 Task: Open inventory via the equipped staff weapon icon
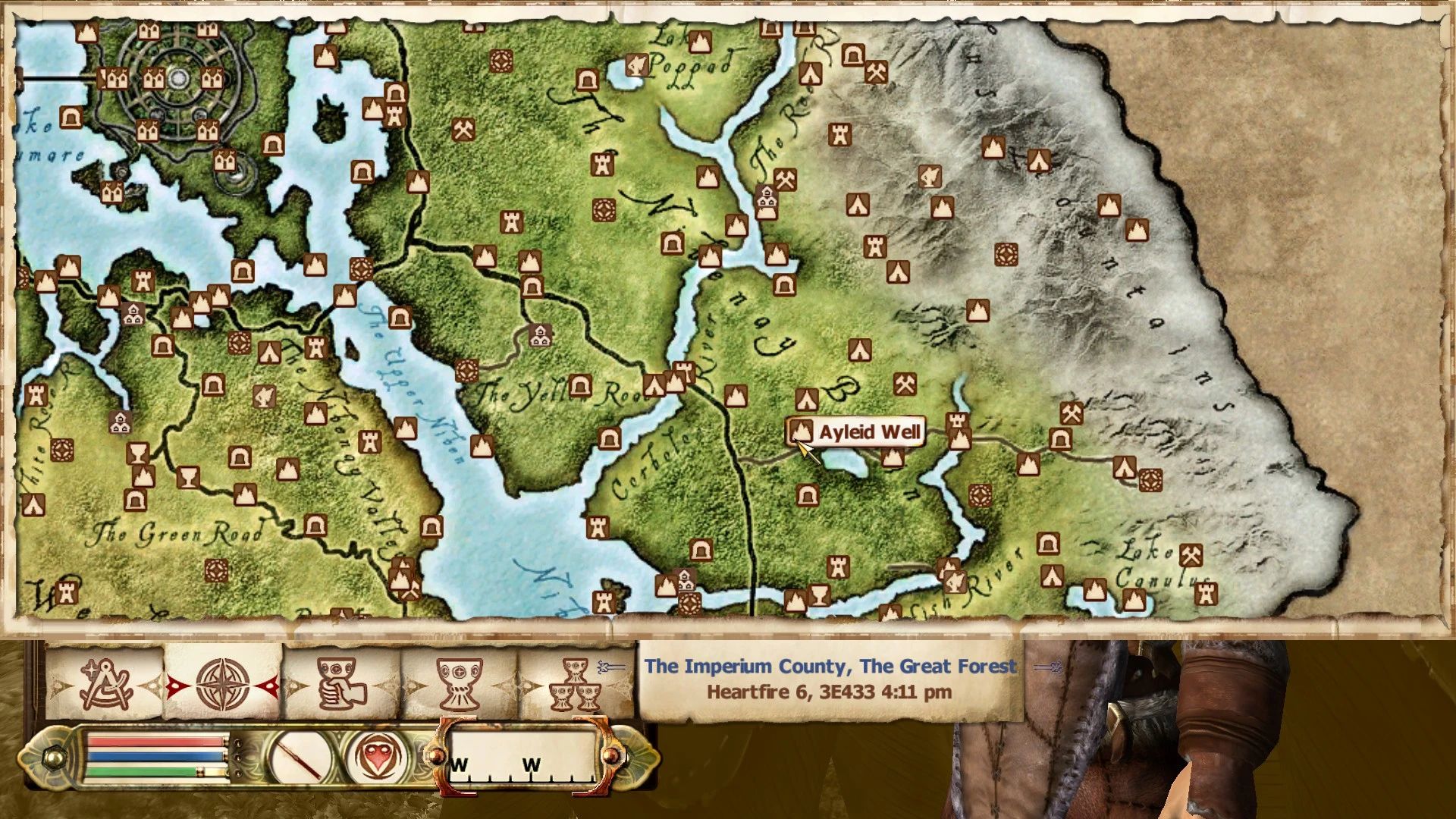tap(301, 758)
